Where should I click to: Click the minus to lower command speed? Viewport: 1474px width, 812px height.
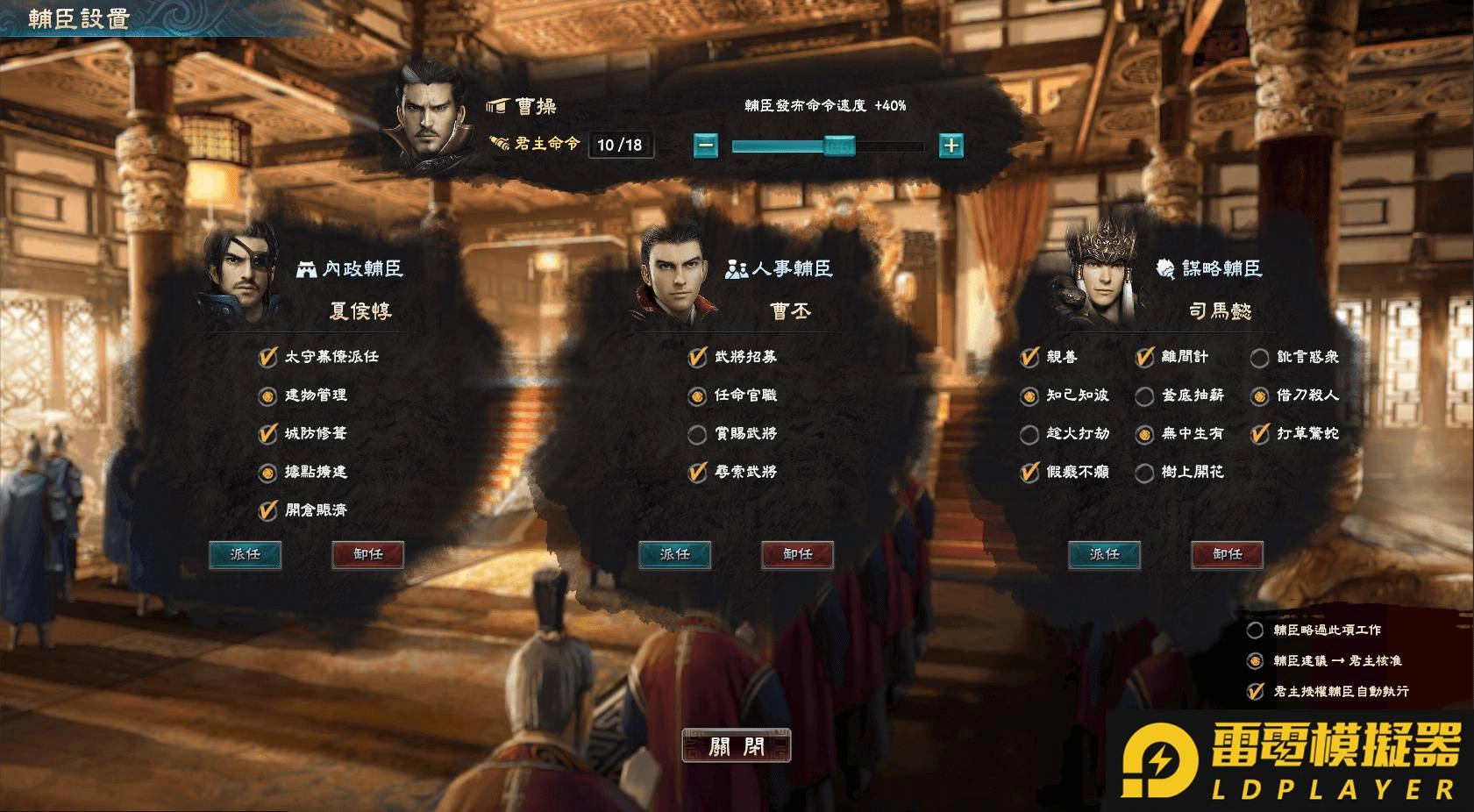[704, 146]
